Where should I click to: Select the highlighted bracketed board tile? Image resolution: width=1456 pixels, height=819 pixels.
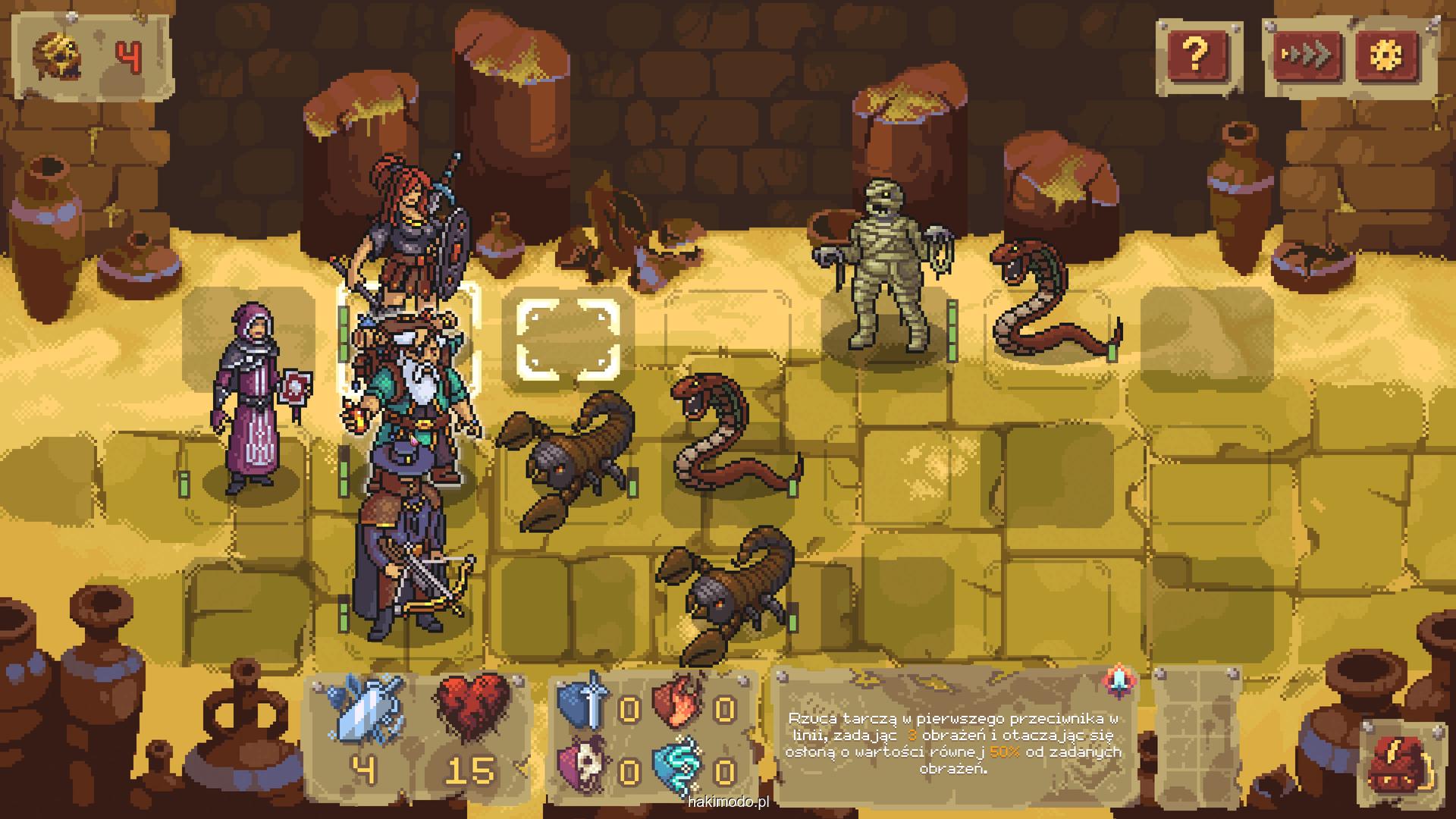pyautogui.click(x=568, y=339)
